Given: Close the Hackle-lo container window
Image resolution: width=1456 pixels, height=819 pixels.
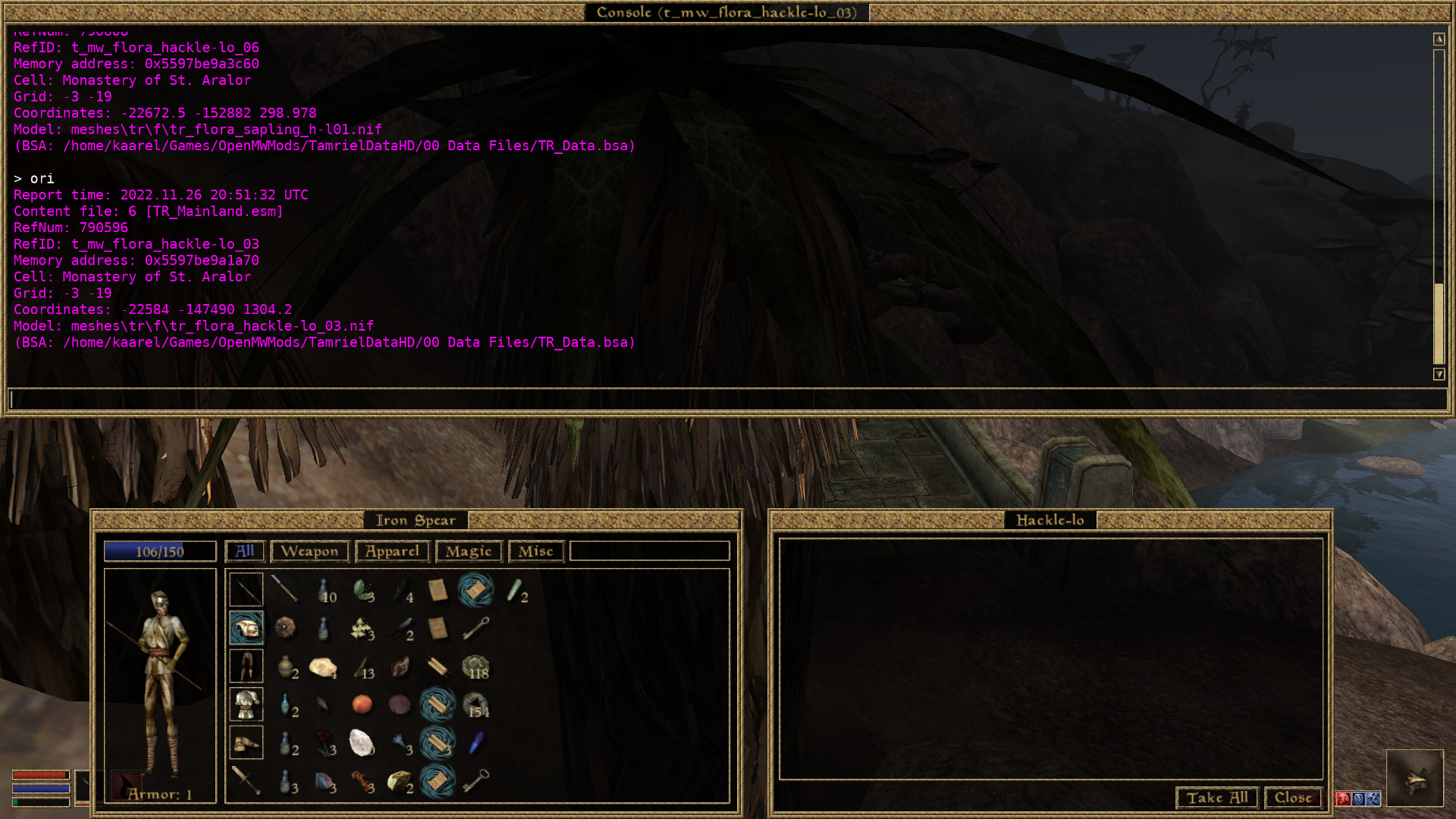Looking at the screenshot, I should pos(1292,798).
